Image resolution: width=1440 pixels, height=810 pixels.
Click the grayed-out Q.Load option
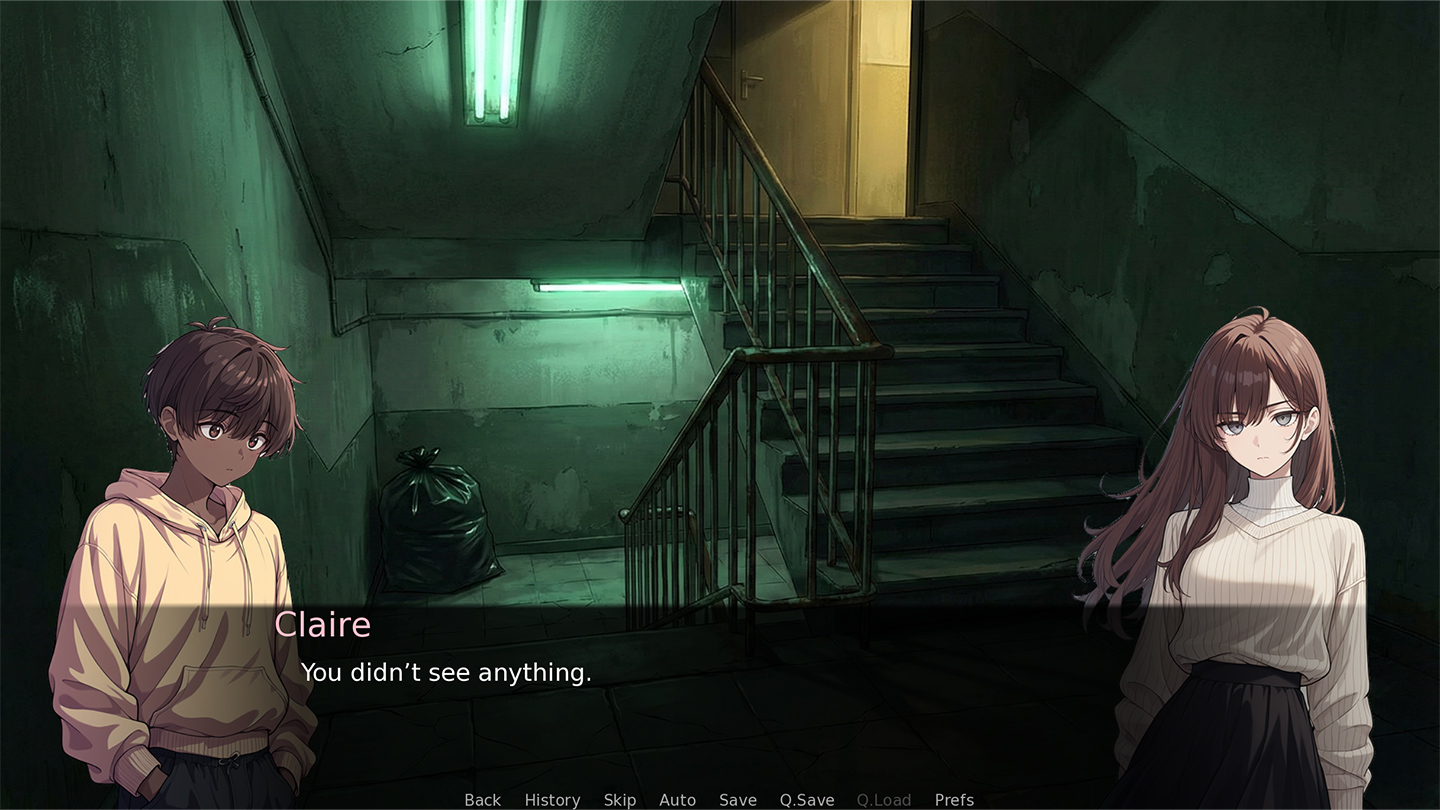pyautogui.click(x=883, y=799)
